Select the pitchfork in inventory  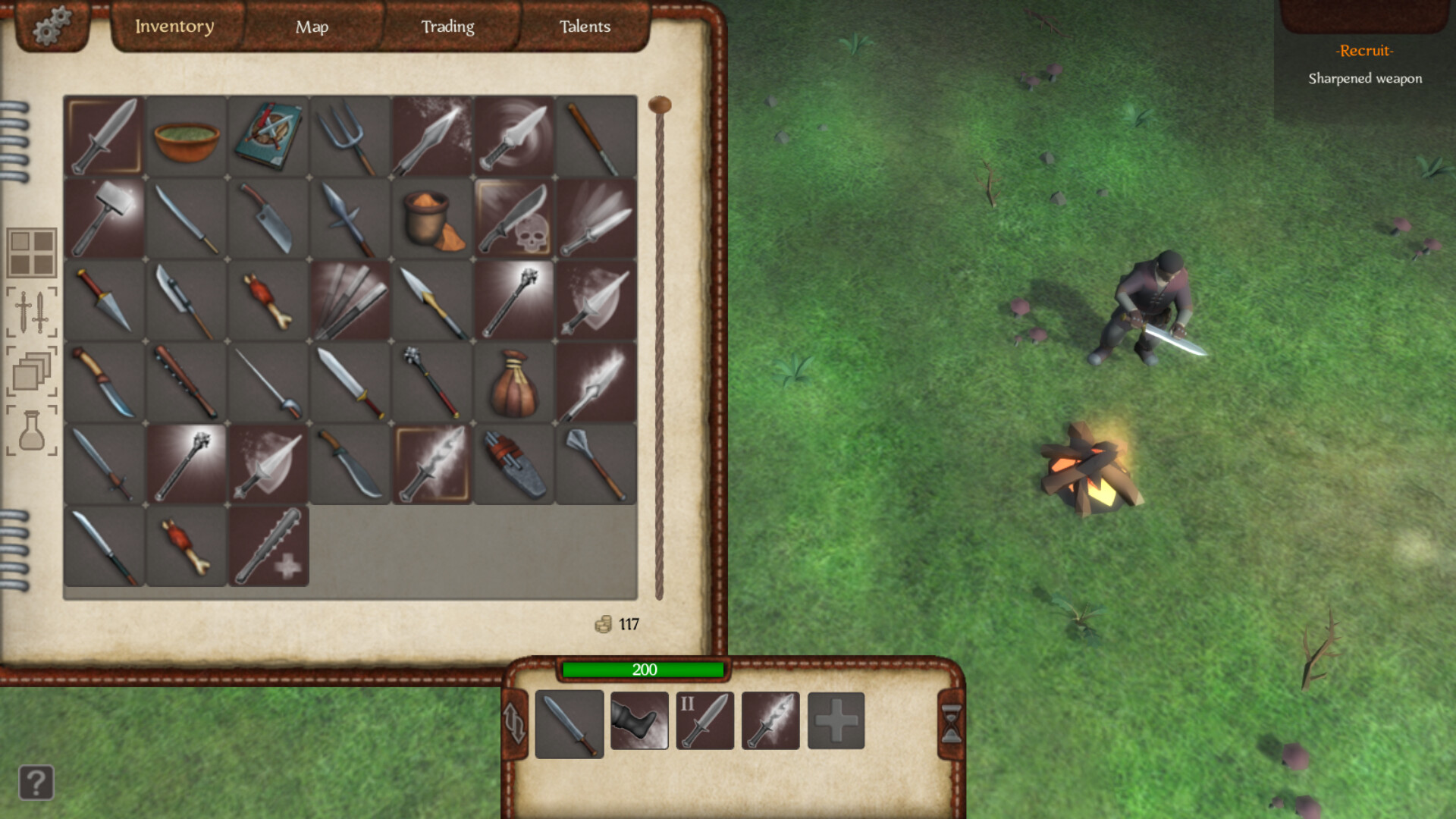[x=350, y=136]
